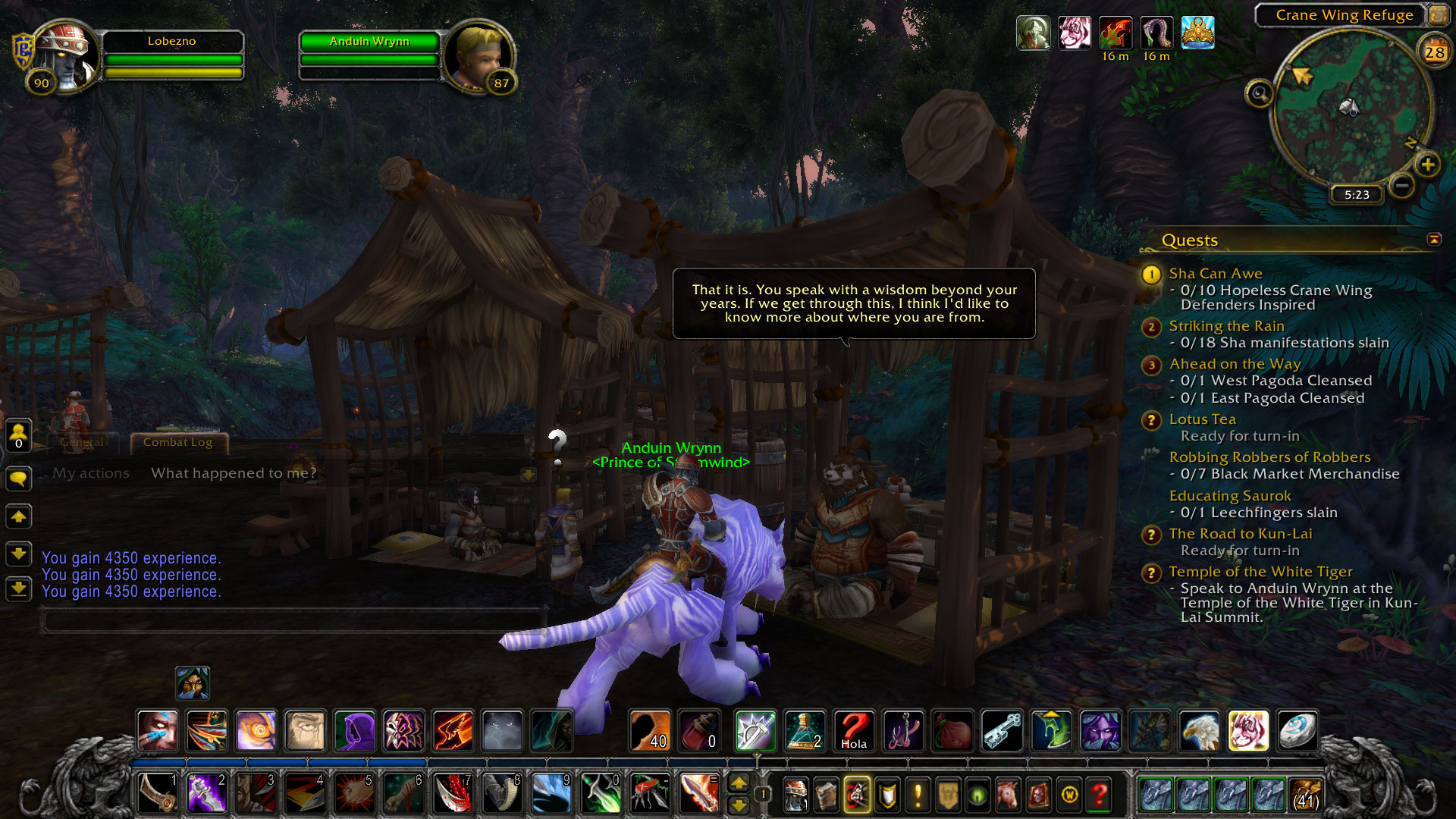Viewport: 1456px width, 819px height.
Task: Open the mounts and pets horse button
Action: [1008, 795]
